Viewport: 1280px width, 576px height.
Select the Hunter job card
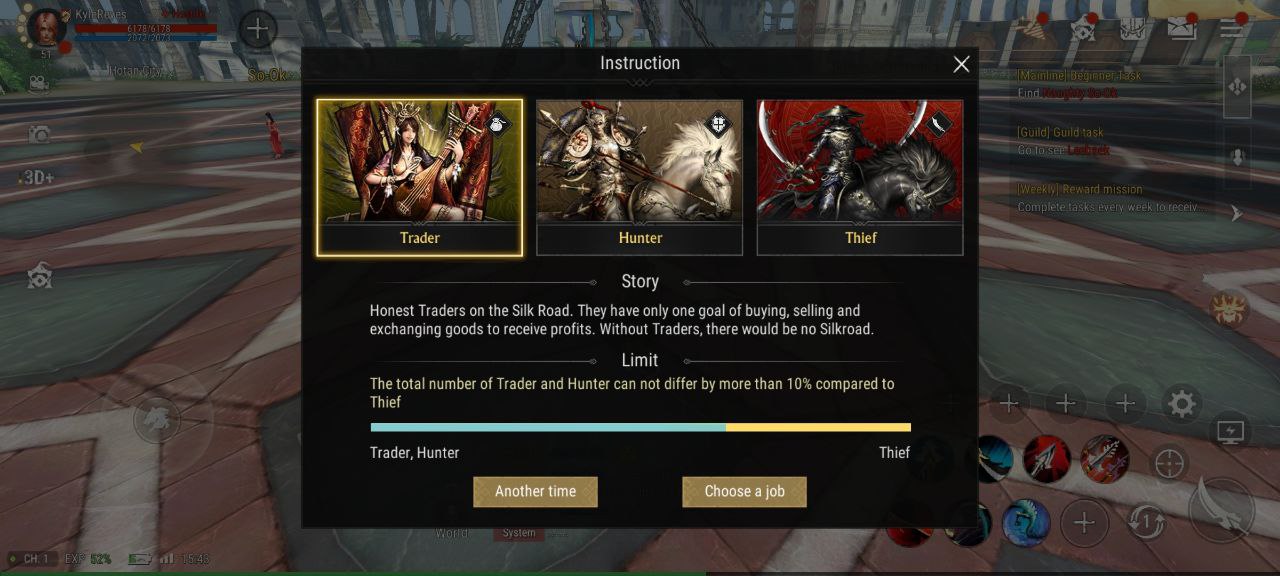point(639,177)
